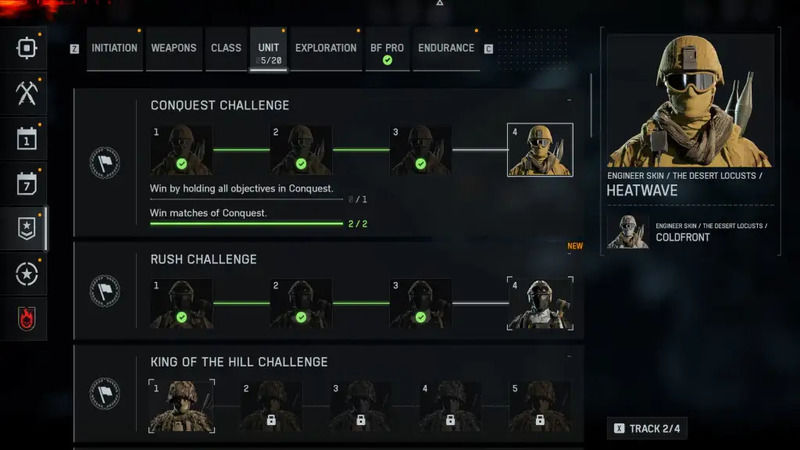Switch to the Exploration tab
800x450 pixels.
tap(326, 48)
